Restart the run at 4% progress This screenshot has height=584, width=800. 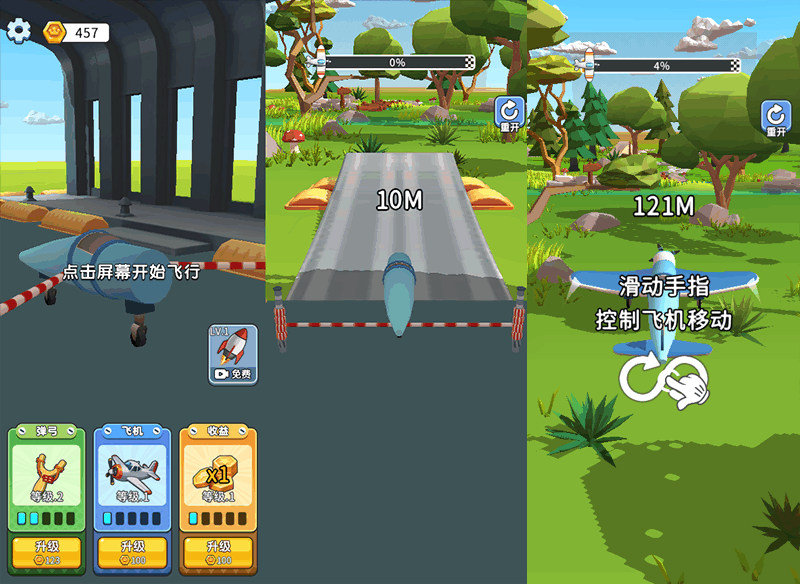[x=776, y=119]
